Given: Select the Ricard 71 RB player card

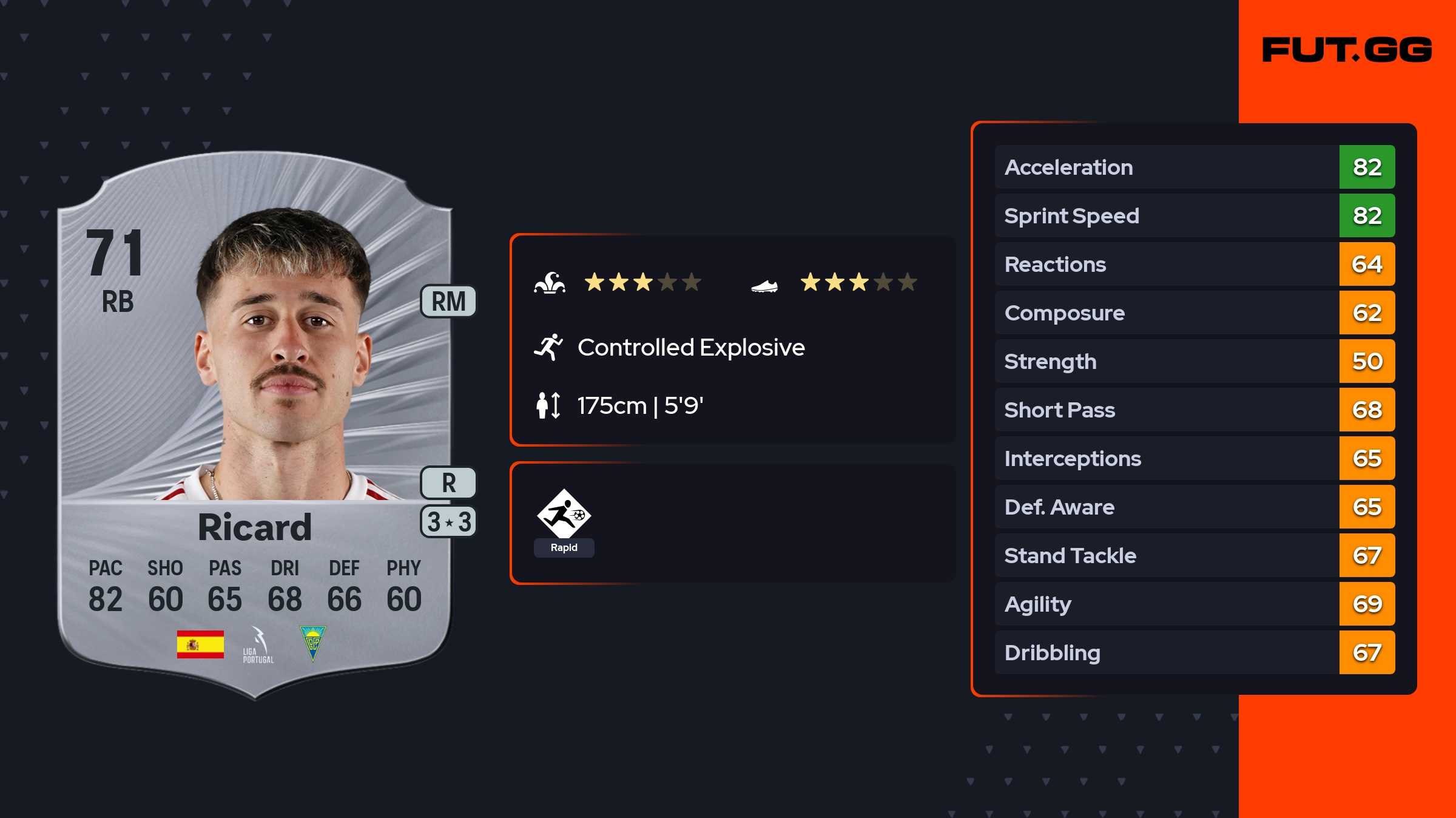Looking at the screenshot, I should [255, 425].
